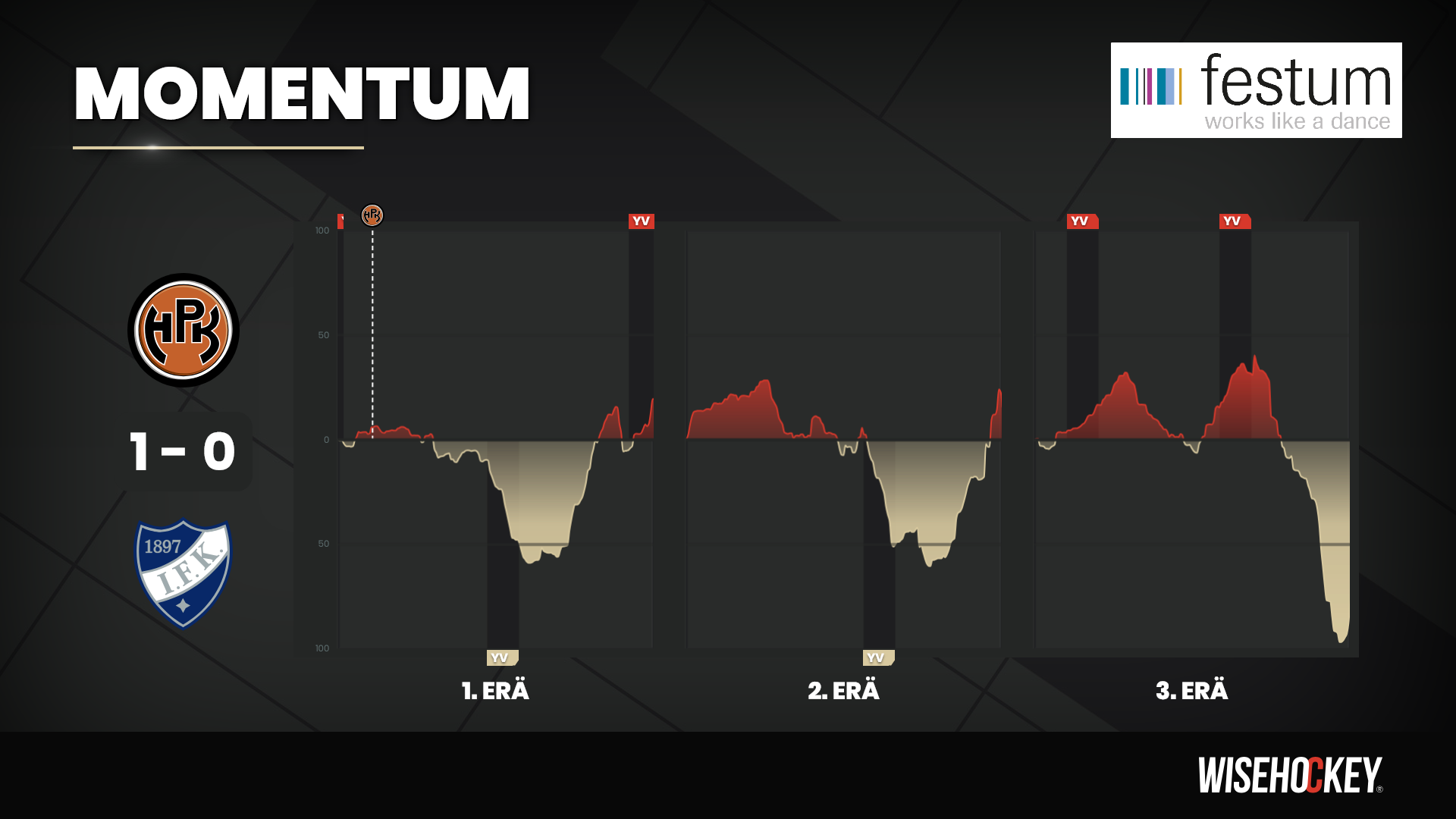Open the Festum sponsor logo

[x=1256, y=90]
